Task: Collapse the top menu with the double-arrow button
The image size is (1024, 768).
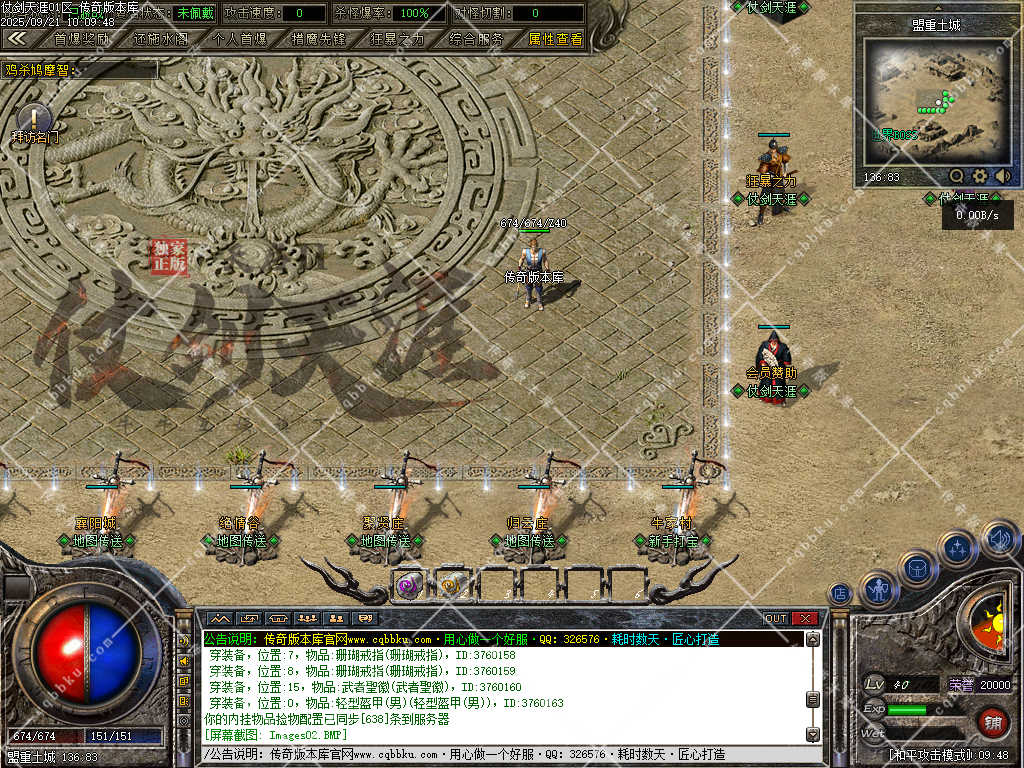Action: [17, 39]
